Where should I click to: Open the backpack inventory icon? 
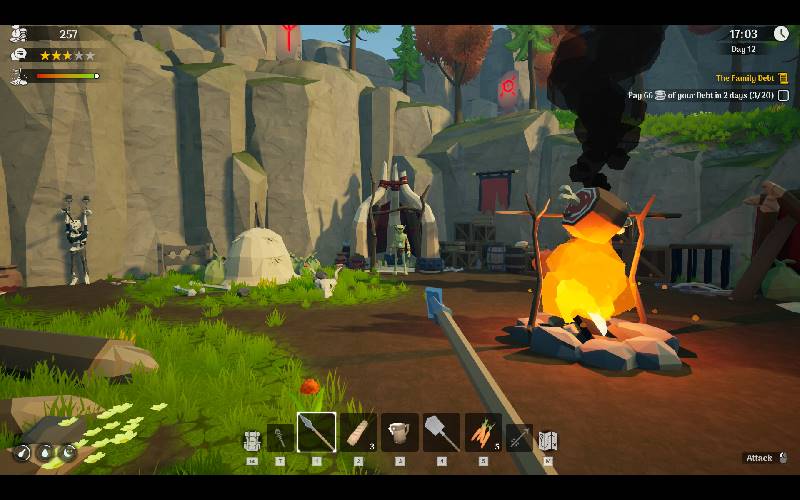[252, 439]
